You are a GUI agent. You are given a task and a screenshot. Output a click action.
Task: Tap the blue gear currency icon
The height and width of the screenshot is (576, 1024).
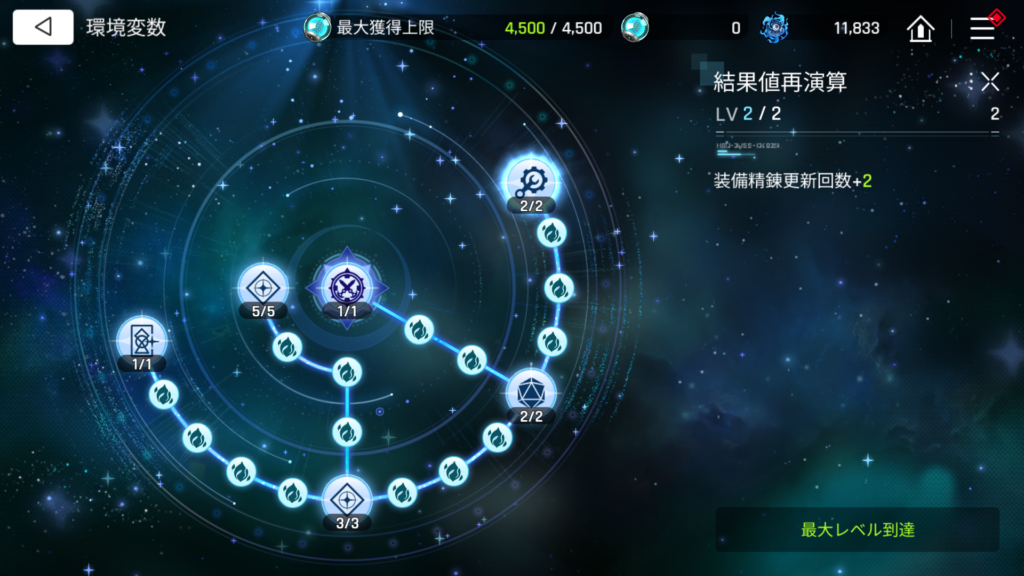click(774, 28)
